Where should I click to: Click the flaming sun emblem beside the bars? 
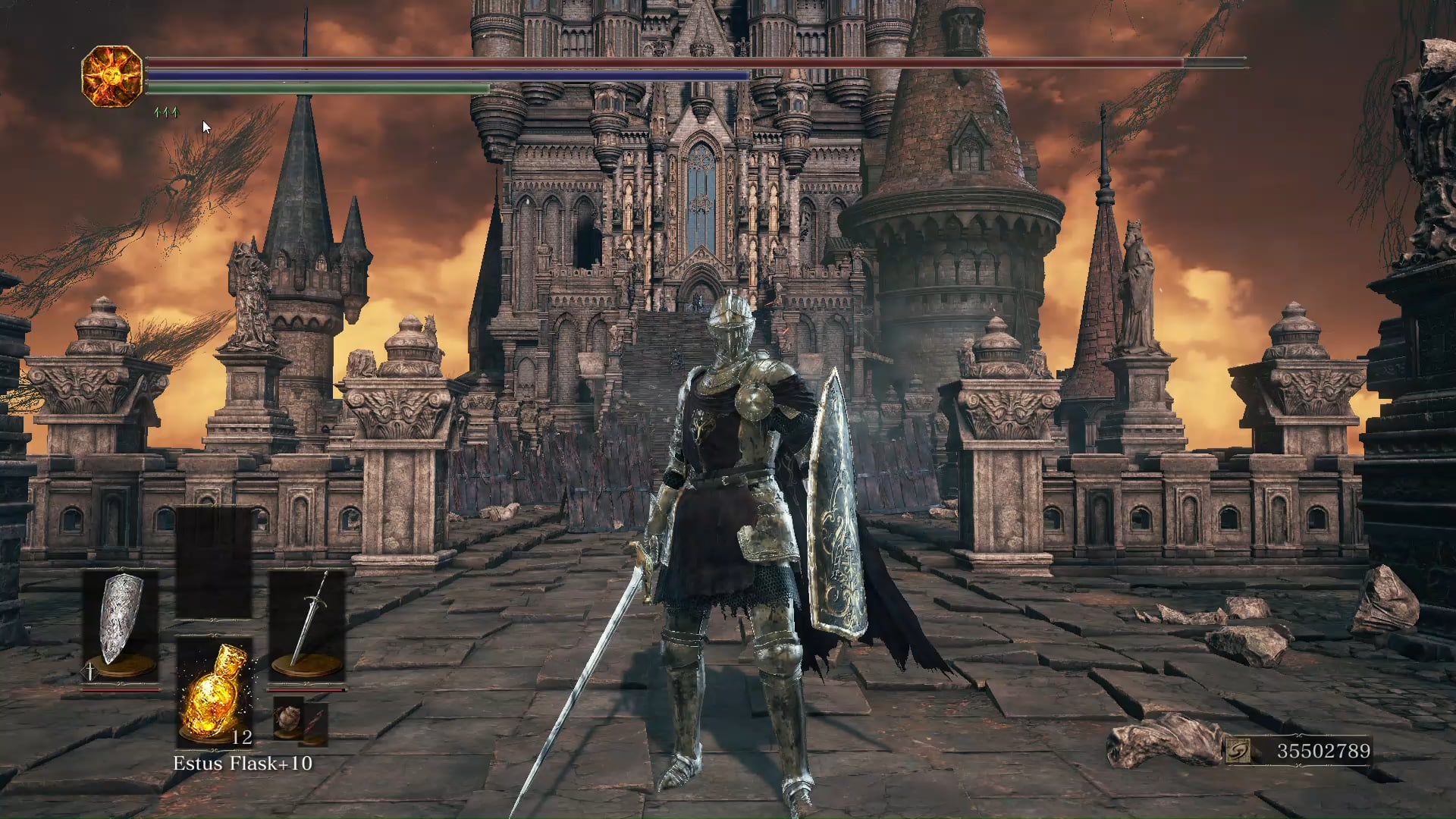pyautogui.click(x=111, y=76)
